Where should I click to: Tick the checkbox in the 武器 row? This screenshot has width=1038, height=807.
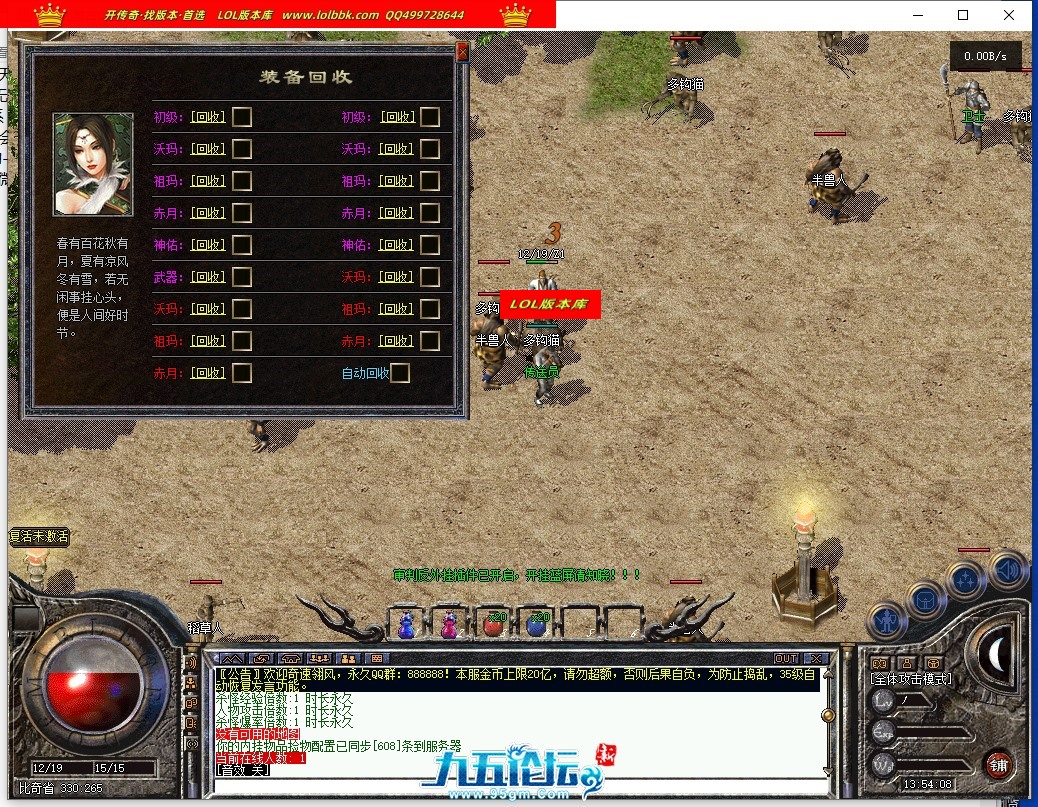coord(242,277)
